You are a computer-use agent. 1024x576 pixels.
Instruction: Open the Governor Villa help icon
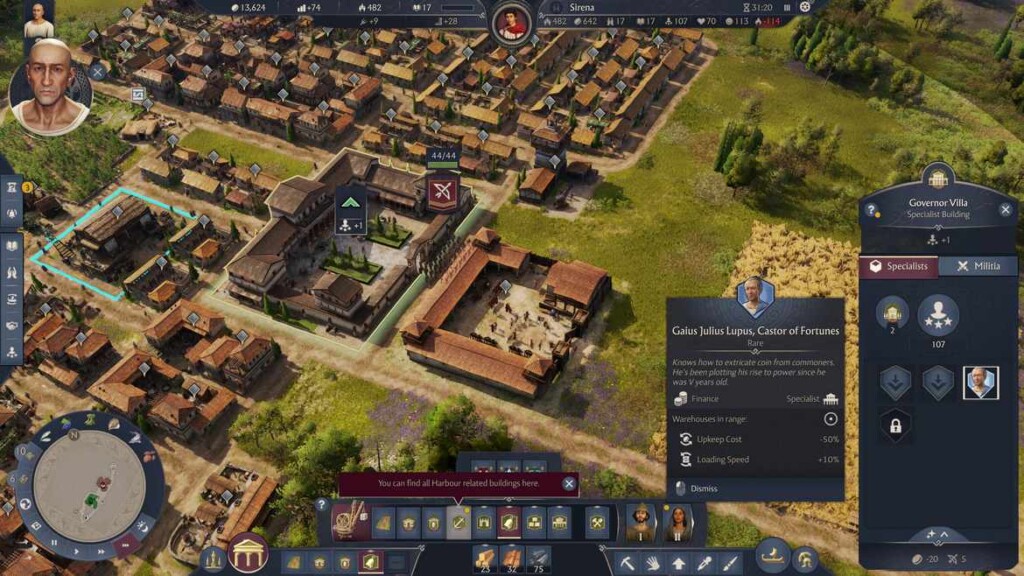click(x=872, y=210)
